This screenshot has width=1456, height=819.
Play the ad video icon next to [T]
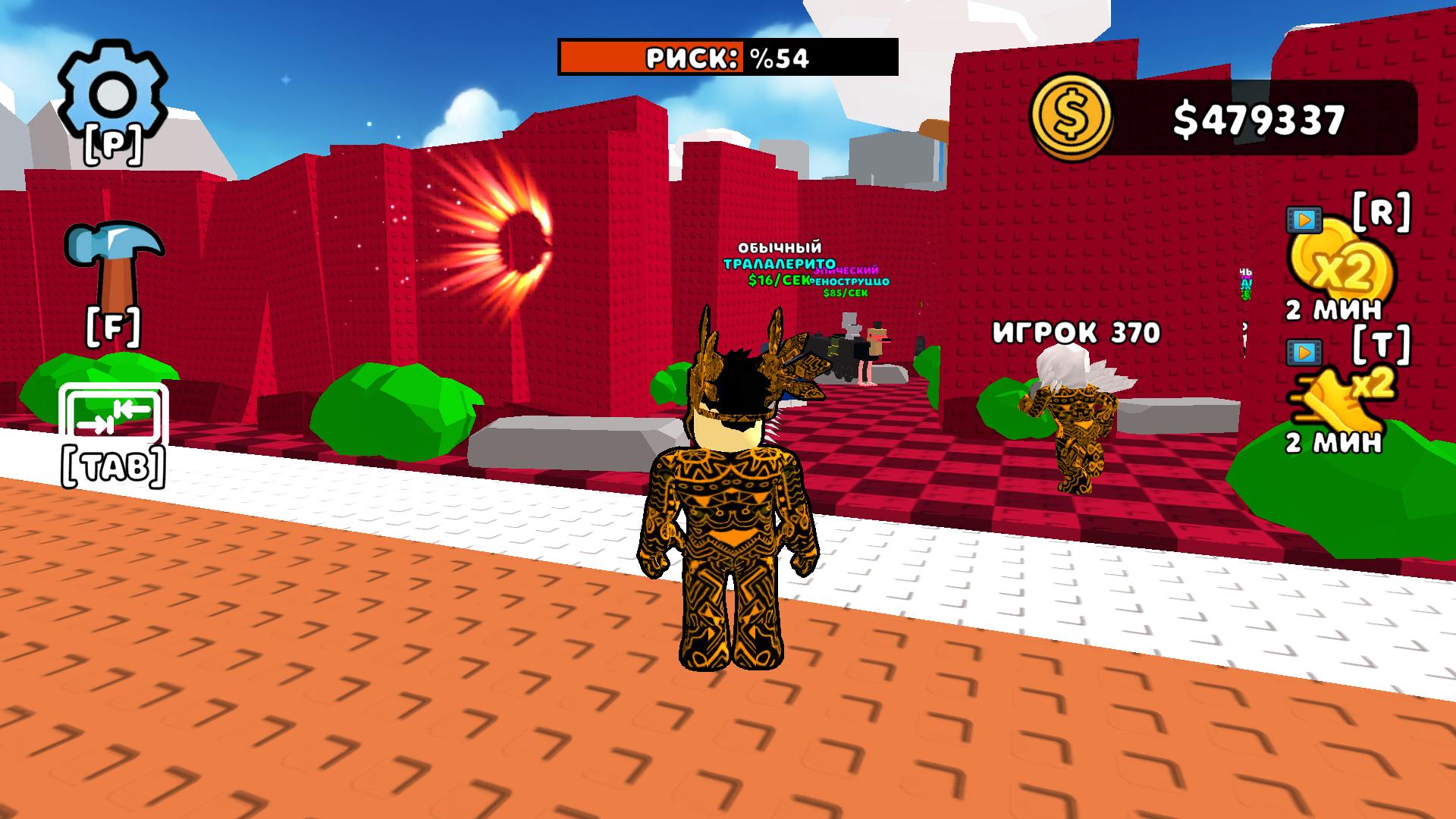point(1306,353)
